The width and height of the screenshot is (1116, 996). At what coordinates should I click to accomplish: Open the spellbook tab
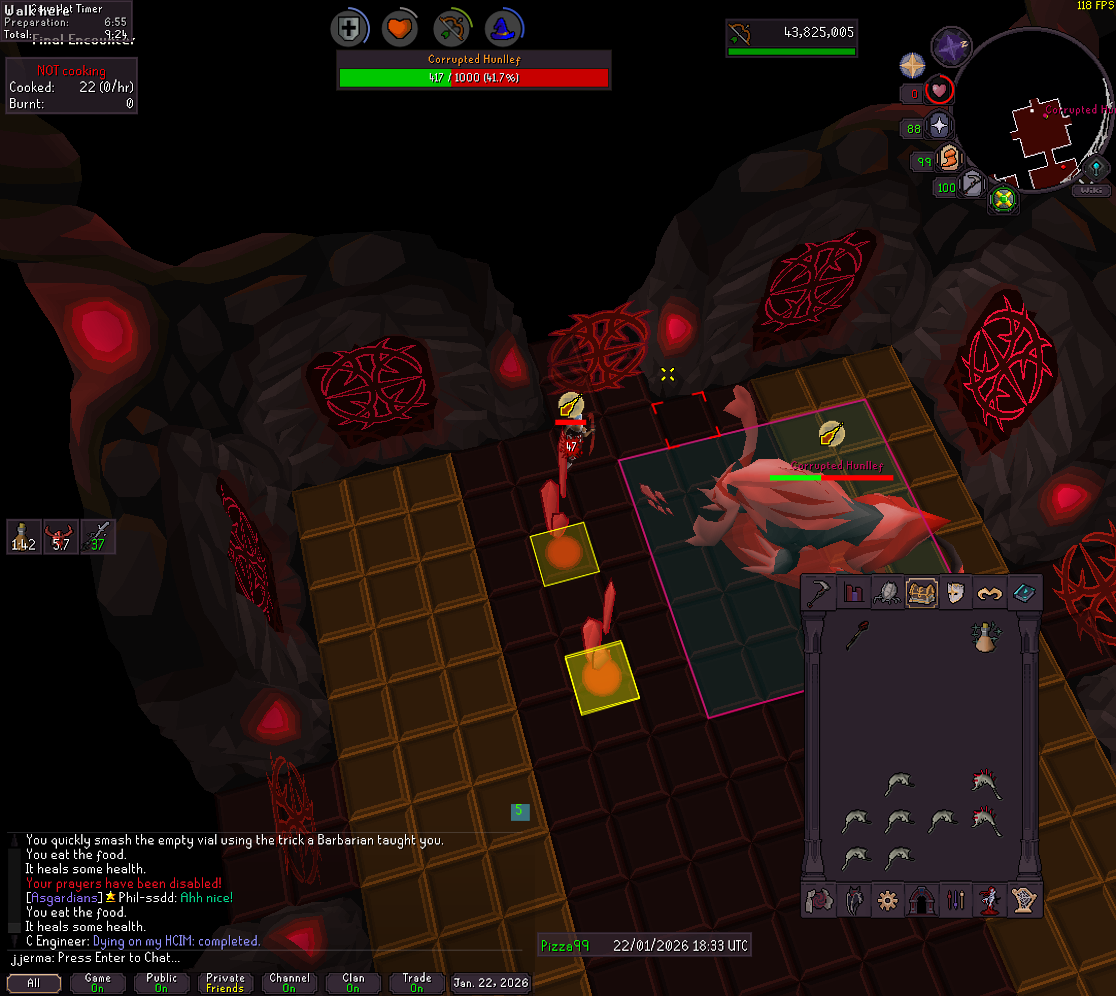[x=1024, y=593]
